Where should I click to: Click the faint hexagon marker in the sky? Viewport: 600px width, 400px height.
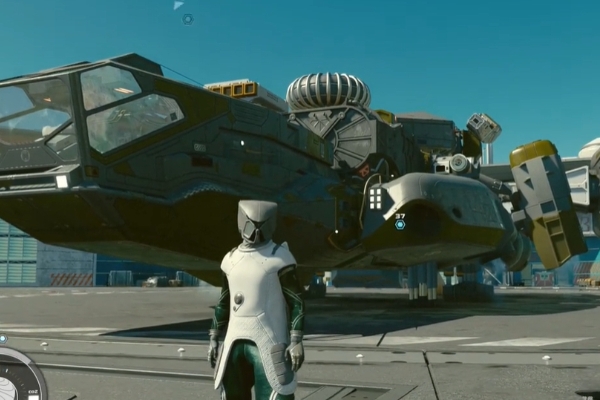click(187, 19)
